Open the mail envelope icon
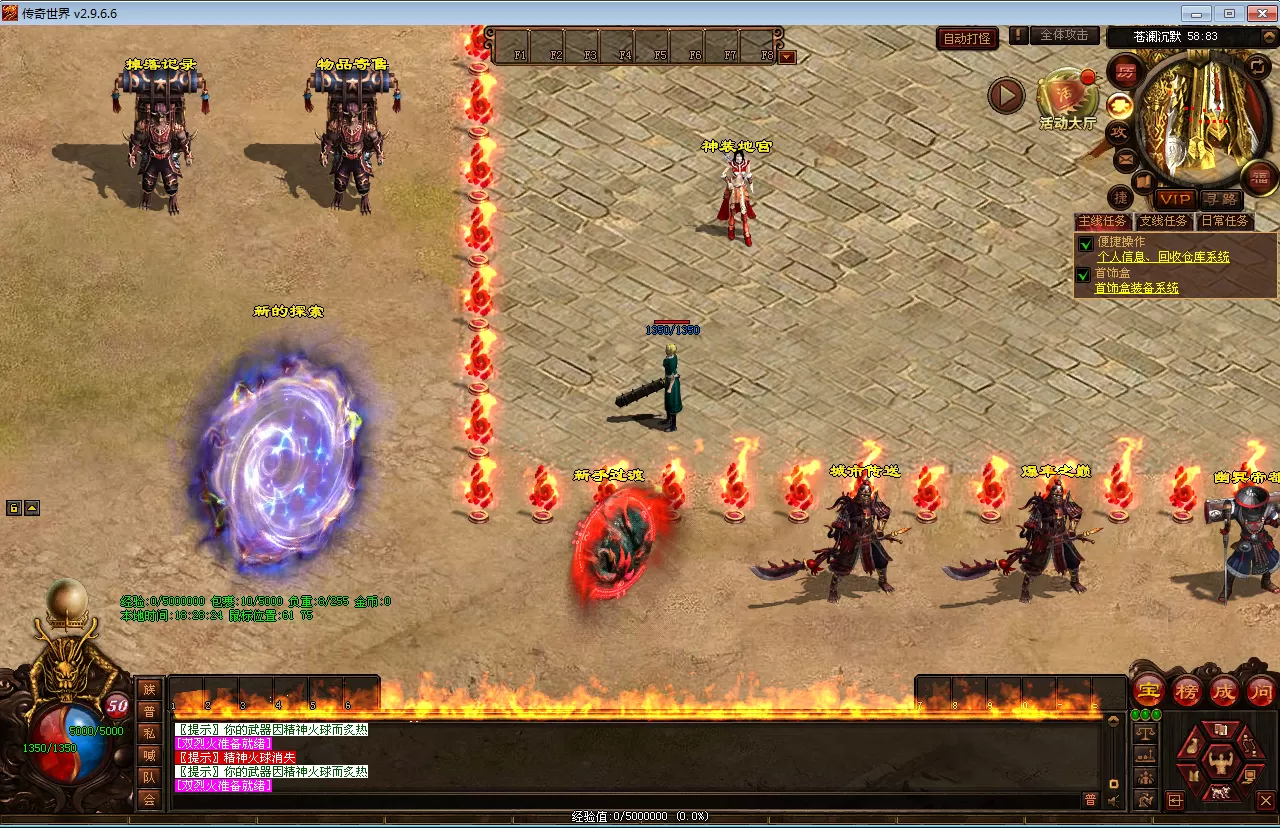The width and height of the screenshot is (1280, 828). pyautogui.click(x=1125, y=158)
